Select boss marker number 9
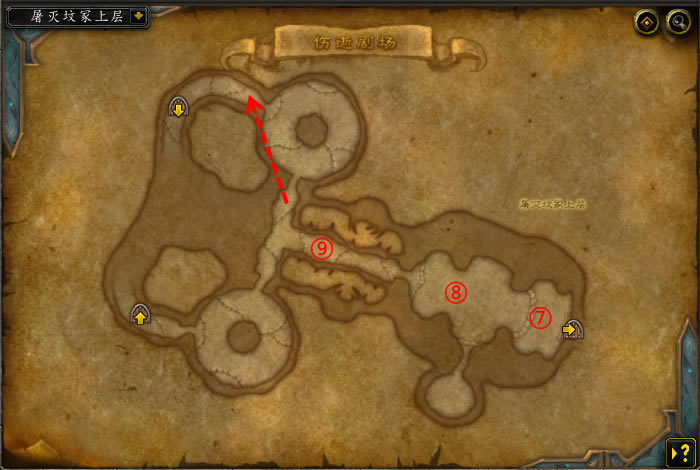Screen dimensions: 700x470 coord(320,248)
